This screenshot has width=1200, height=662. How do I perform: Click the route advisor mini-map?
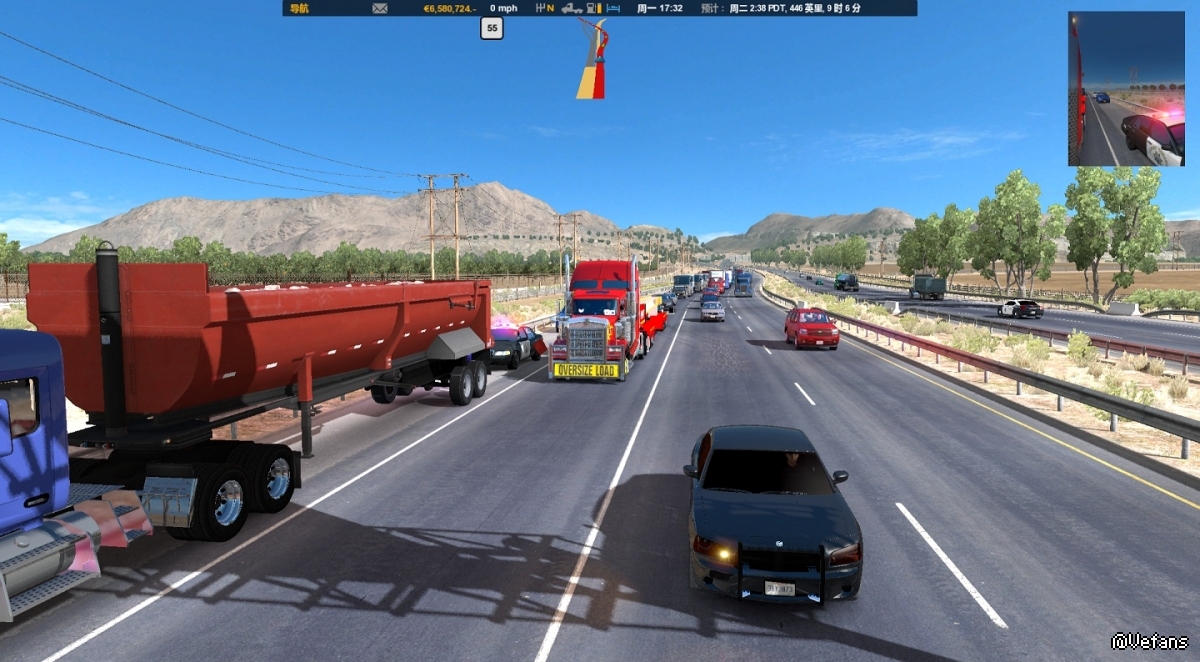coord(592,60)
